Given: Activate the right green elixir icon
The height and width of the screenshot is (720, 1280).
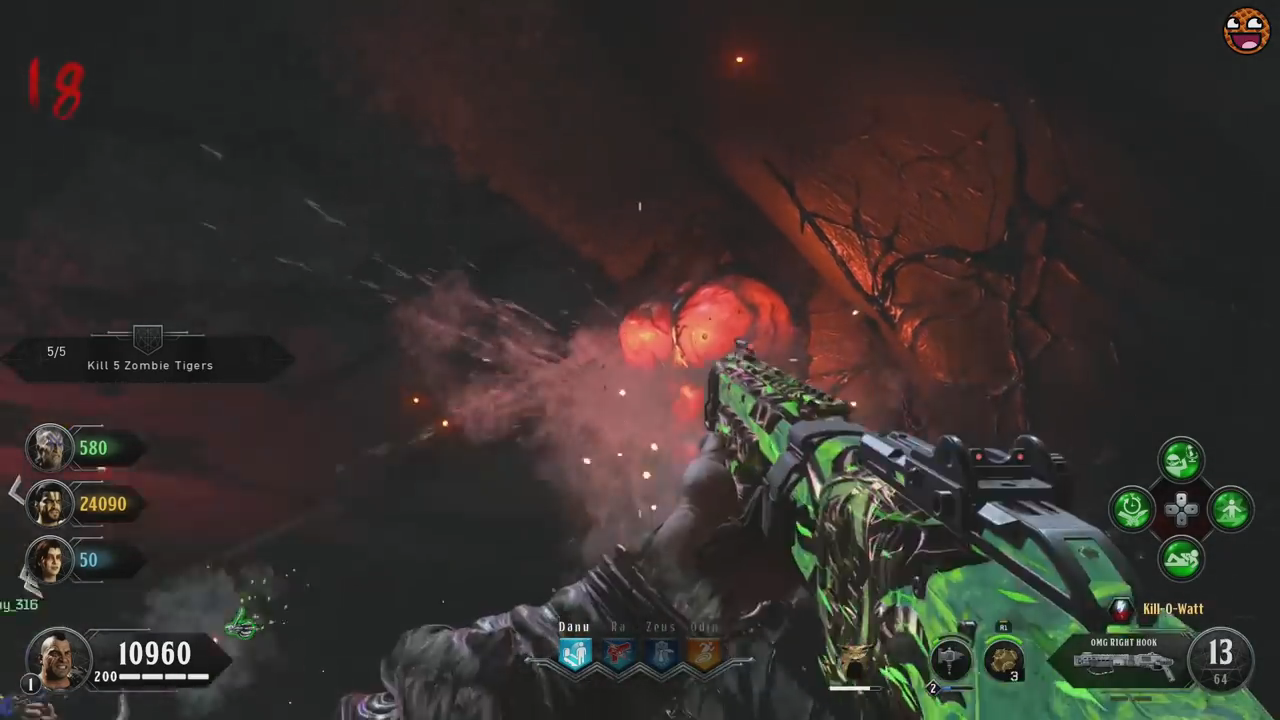Looking at the screenshot, I should (x=1230, y=509).
